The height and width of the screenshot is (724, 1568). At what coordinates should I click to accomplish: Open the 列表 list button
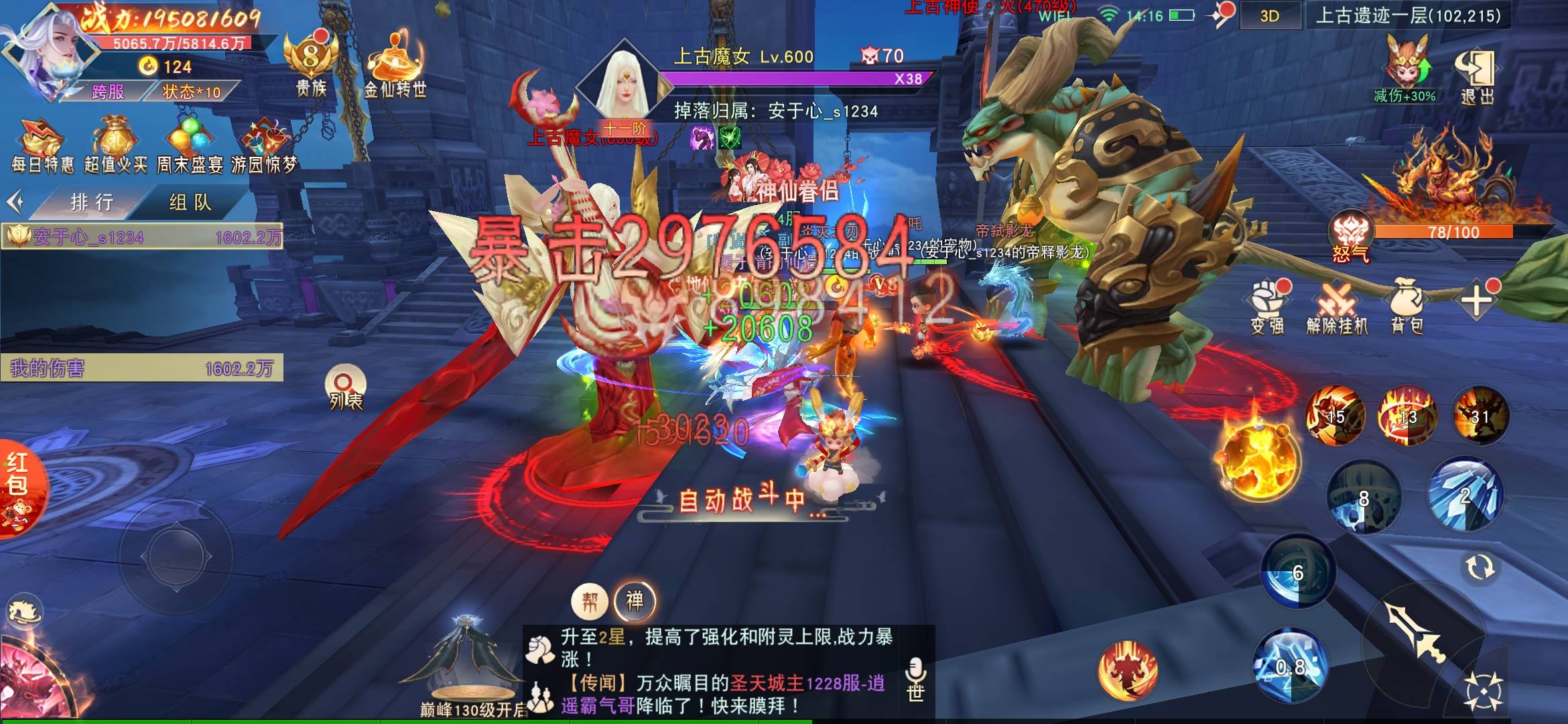coord(345,389)
